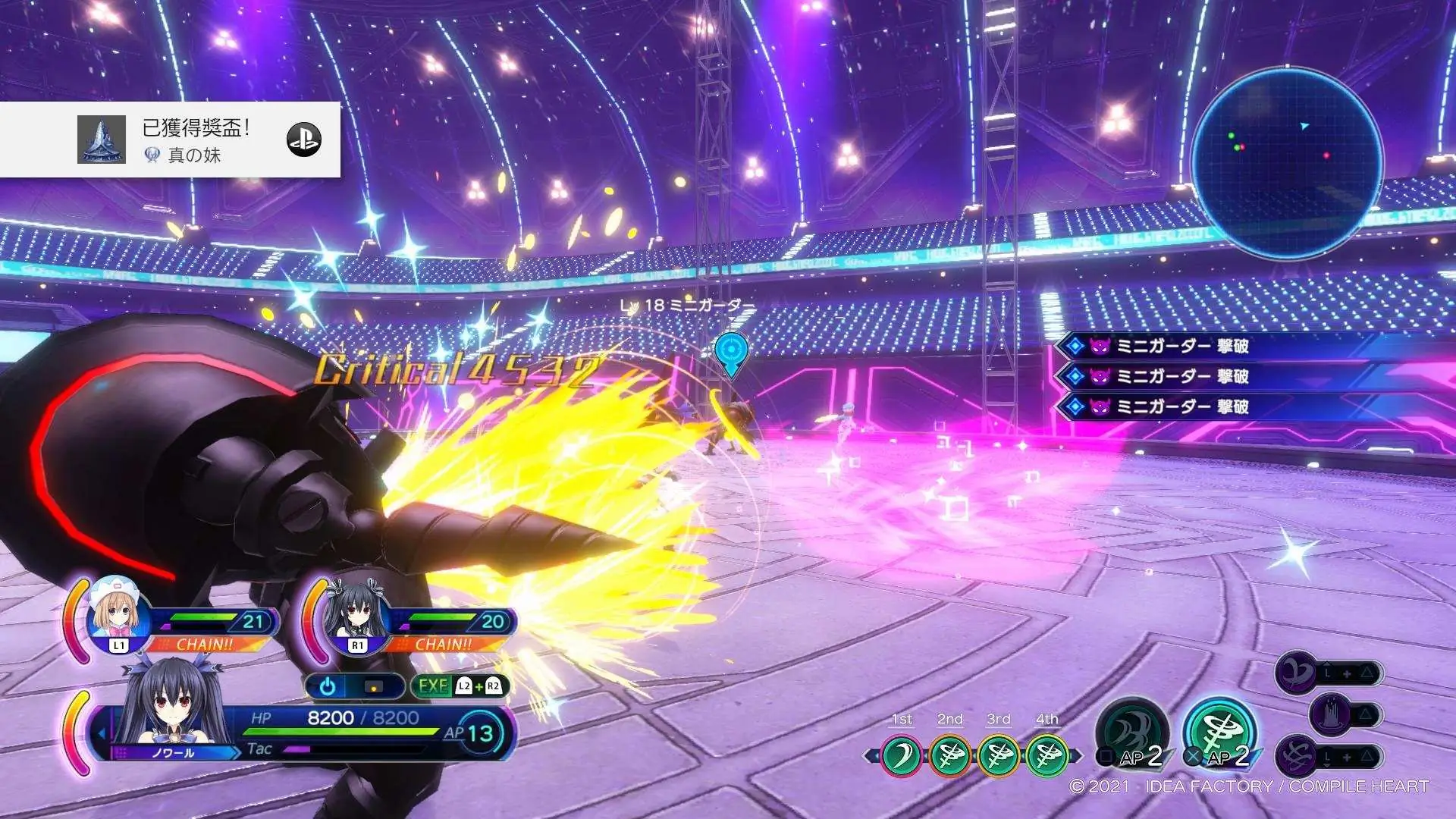Select the 1st combo slash skill
Viewport: 1456px width, 819px height.
click(902, 755)
